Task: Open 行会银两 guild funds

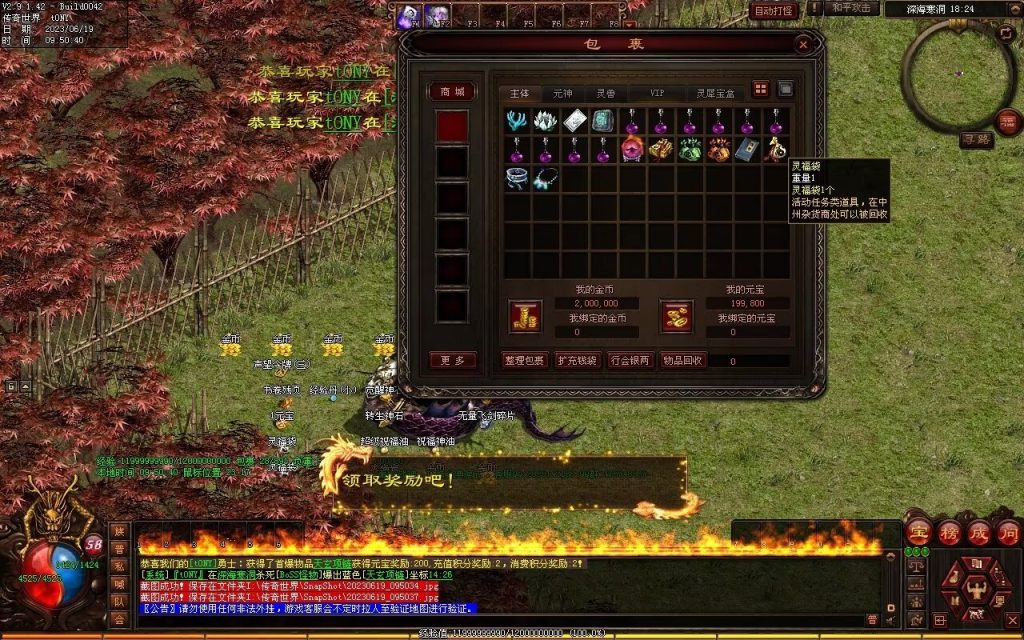Action: 630,360
